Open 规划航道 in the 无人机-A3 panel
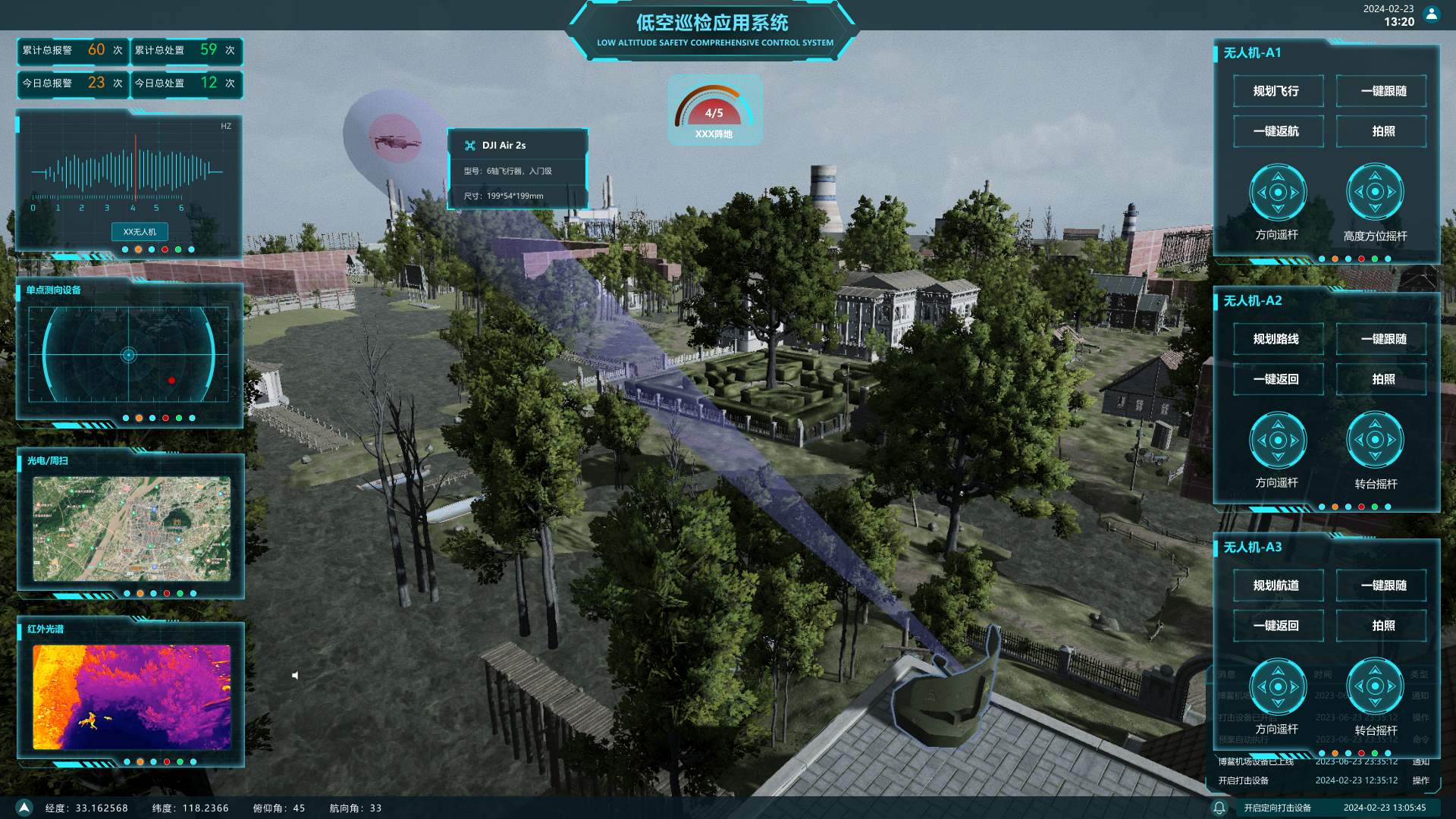This screenshot has width=1456, height=819. click(x=1277, y=585)
